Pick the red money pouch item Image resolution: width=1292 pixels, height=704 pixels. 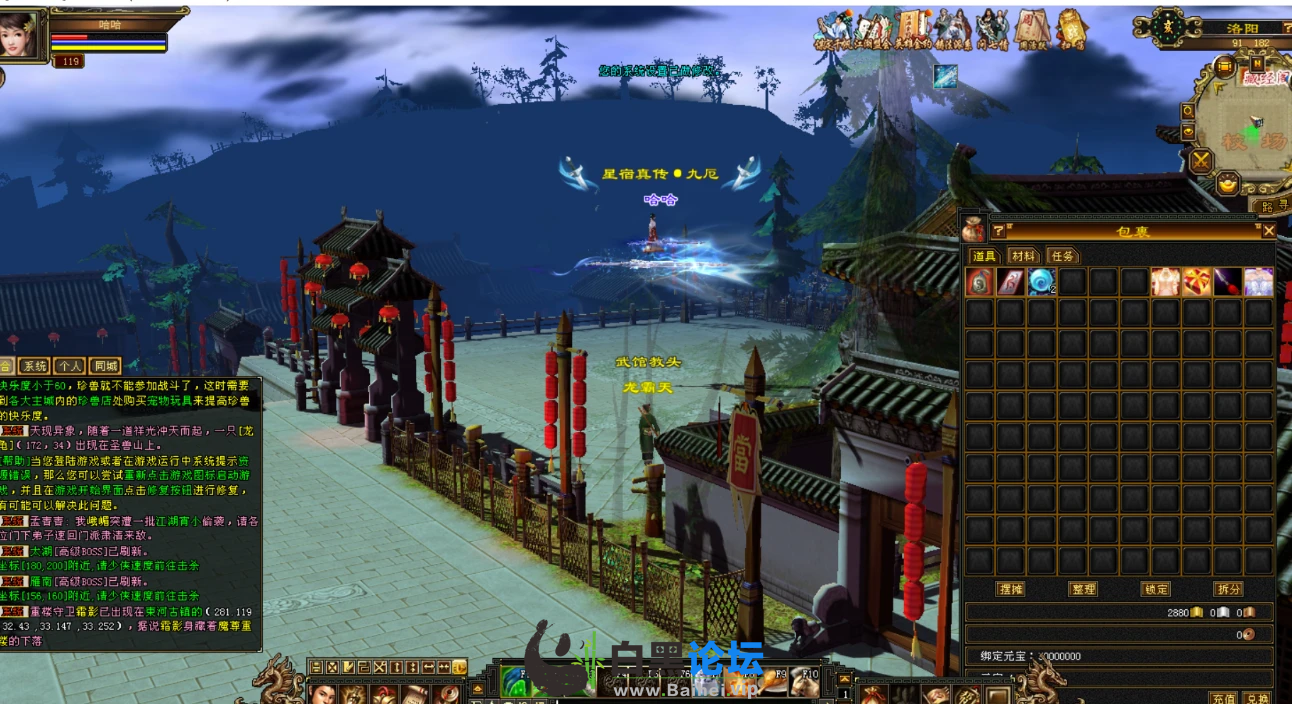(x=980, y=282)
